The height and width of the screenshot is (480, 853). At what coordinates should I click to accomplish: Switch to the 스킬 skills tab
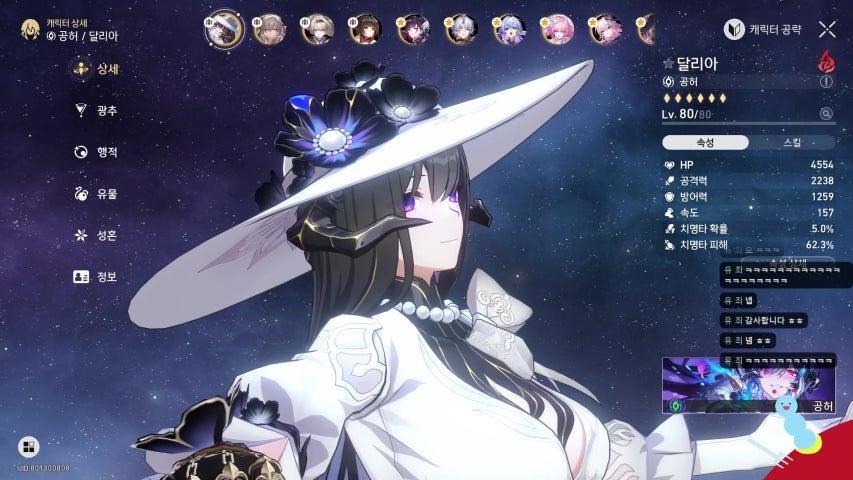coord(790,142)
